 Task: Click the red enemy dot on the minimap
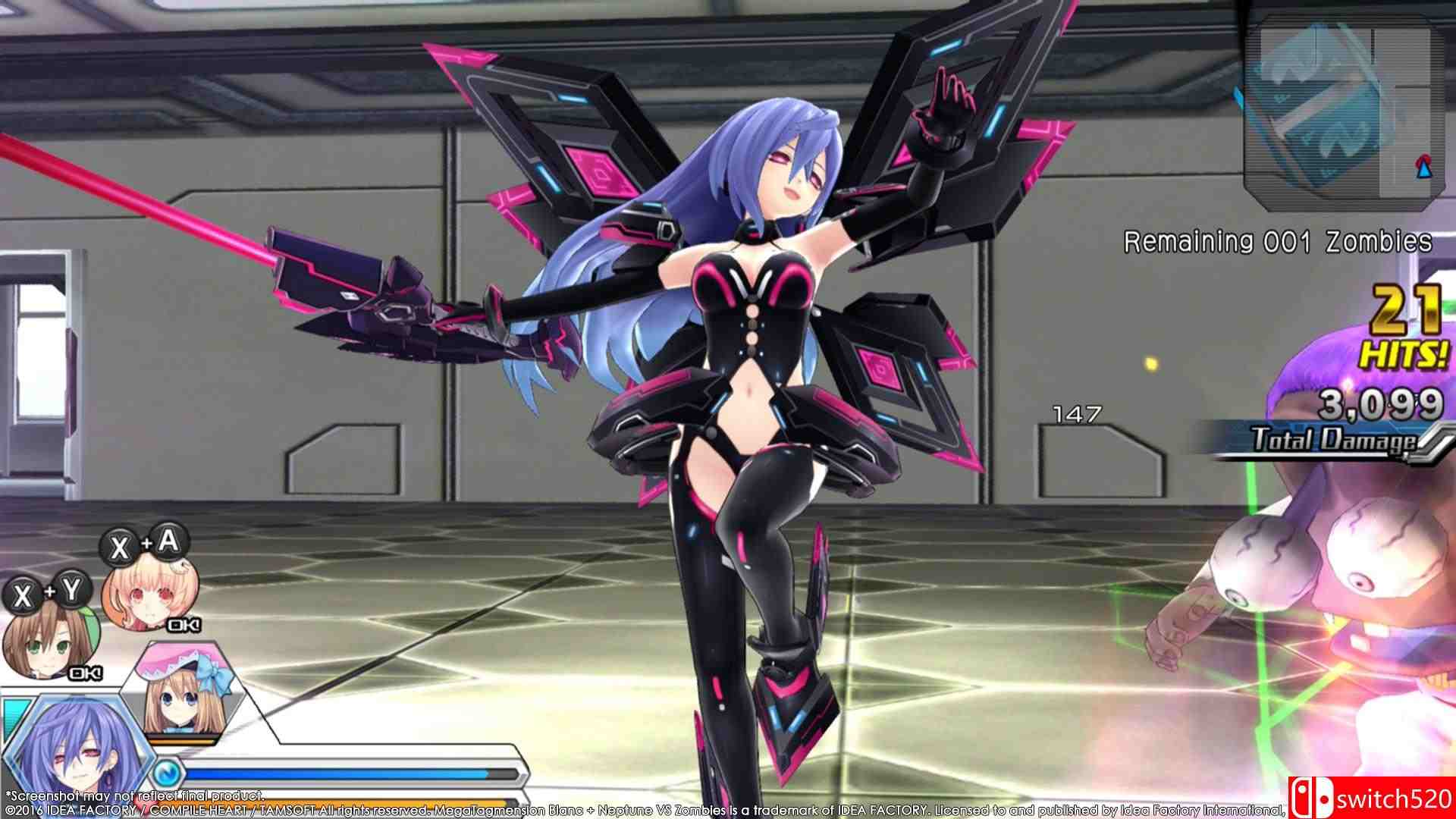pyautogui.click(x=1424, y=160)
